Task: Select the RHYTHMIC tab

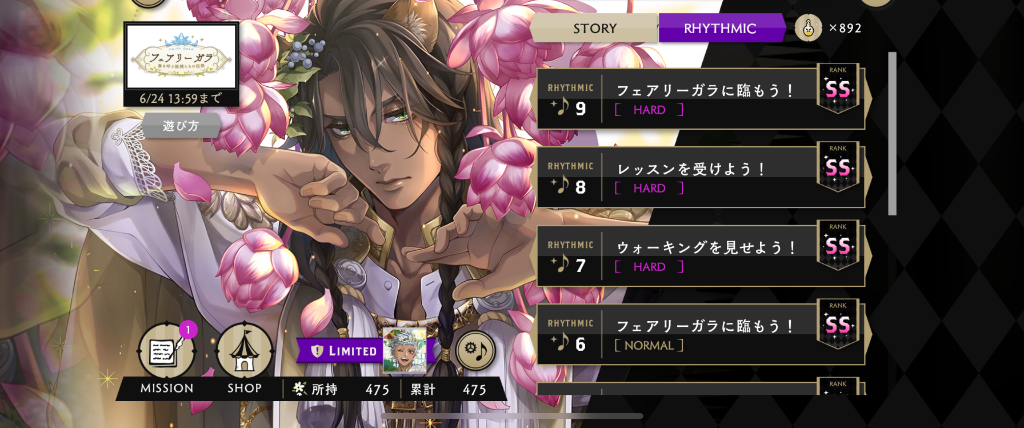Action: pos(719,28)
